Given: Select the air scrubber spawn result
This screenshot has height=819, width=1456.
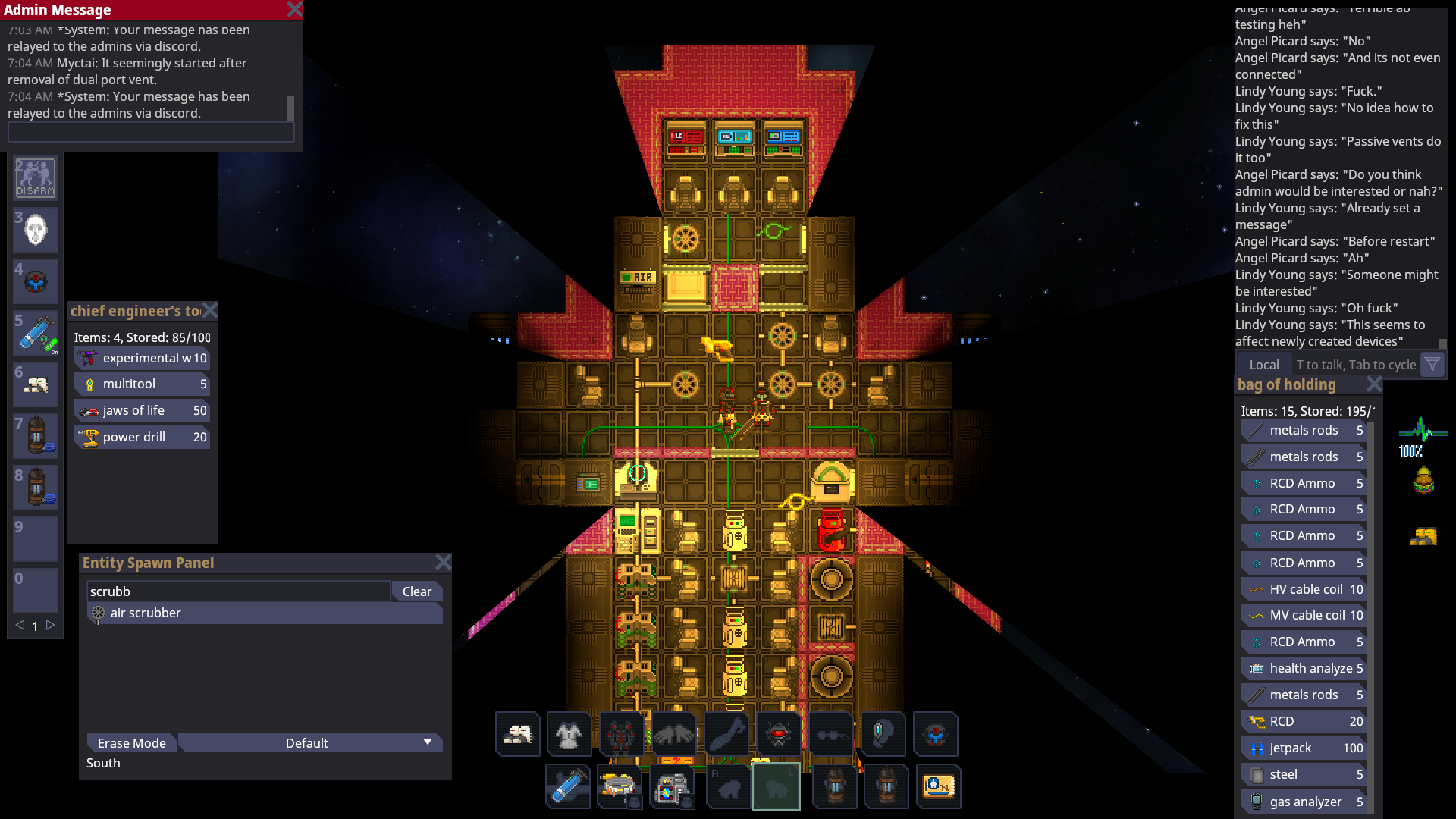Looking at the screenshot, I should pos(145,613).
